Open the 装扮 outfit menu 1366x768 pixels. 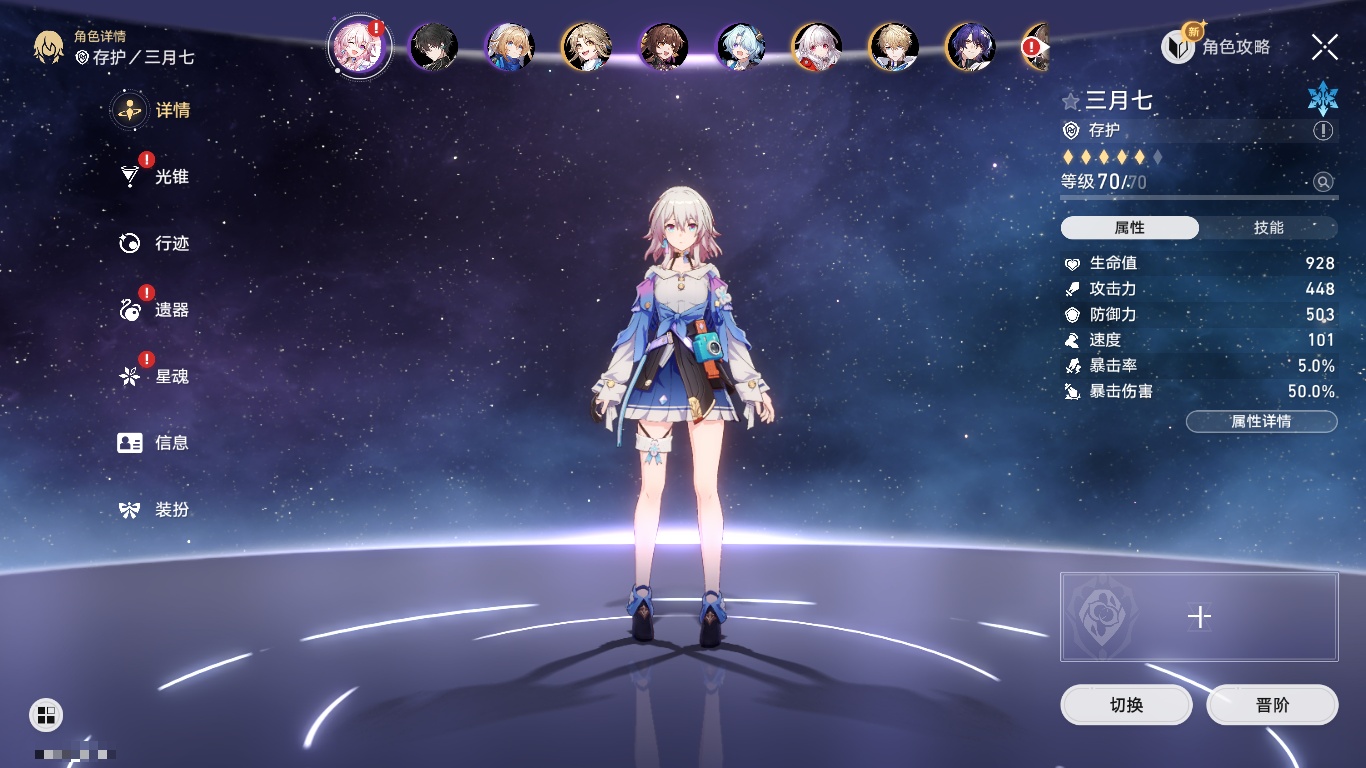point(155,510)
